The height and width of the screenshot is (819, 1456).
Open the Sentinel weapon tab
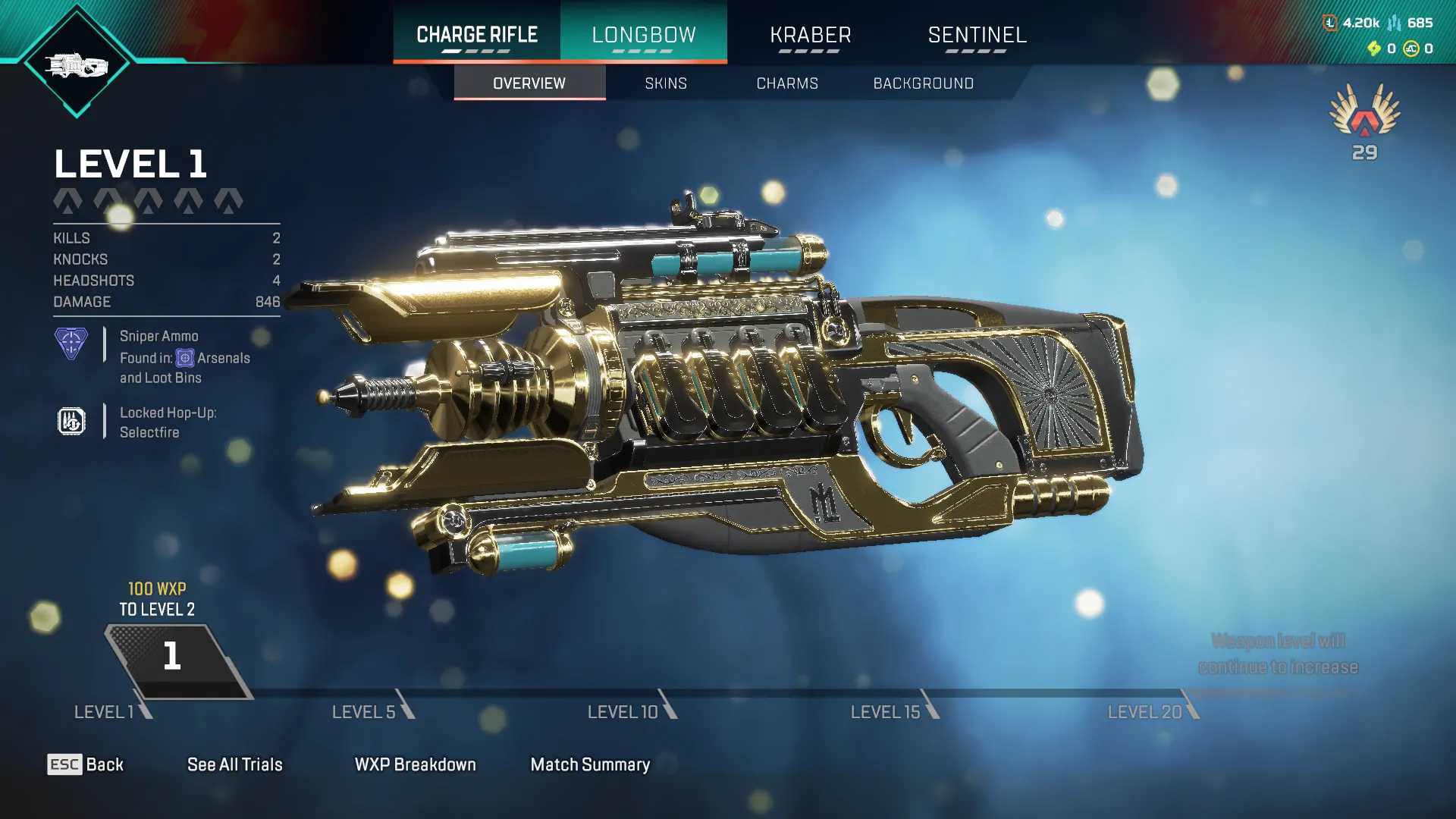click(x=977, y=34)
